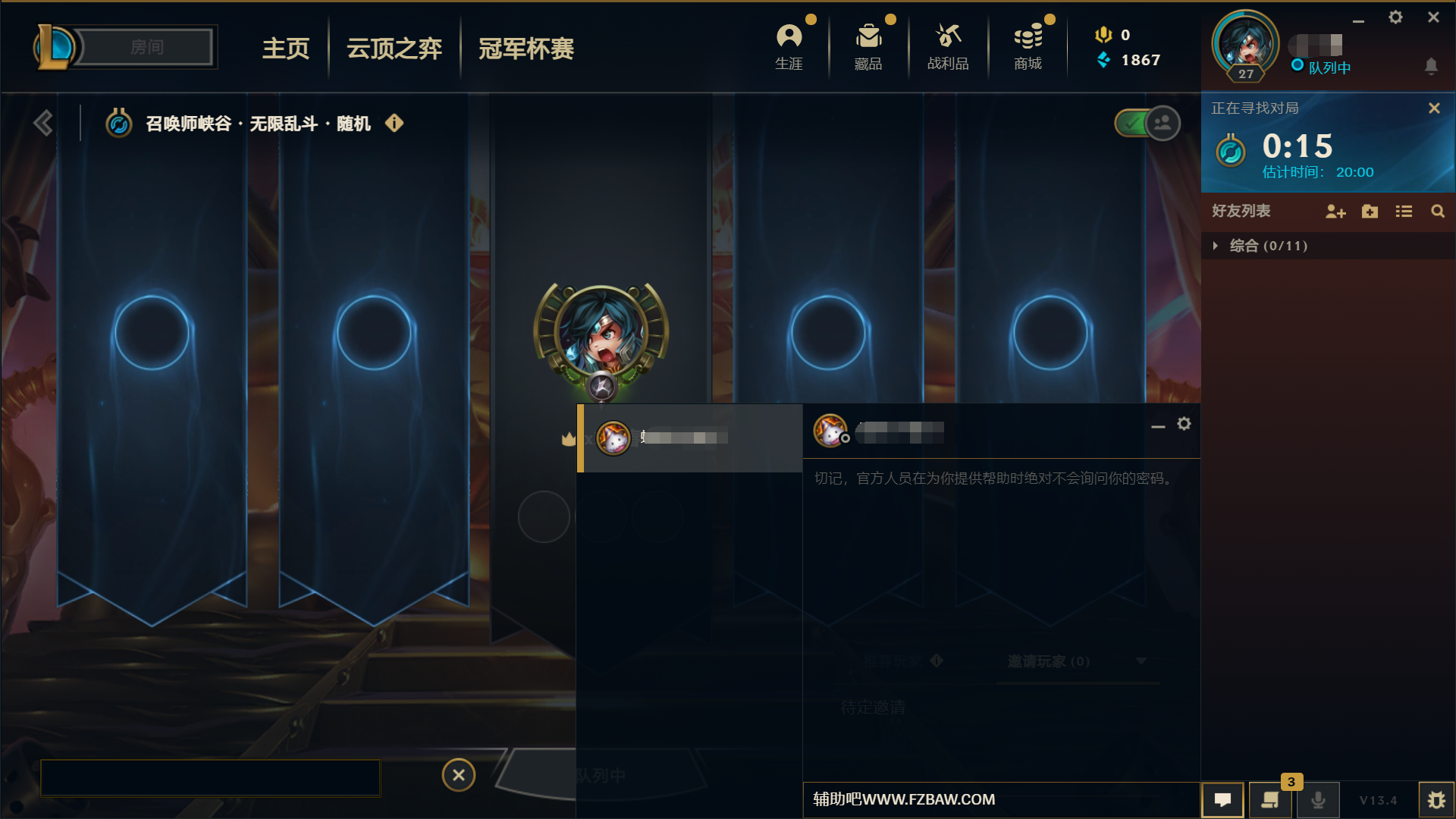The width and height of the screenshot is (1456, 819).
Task: Open the 邀请玩家 invite dropdown
Action: (1141, 661)
